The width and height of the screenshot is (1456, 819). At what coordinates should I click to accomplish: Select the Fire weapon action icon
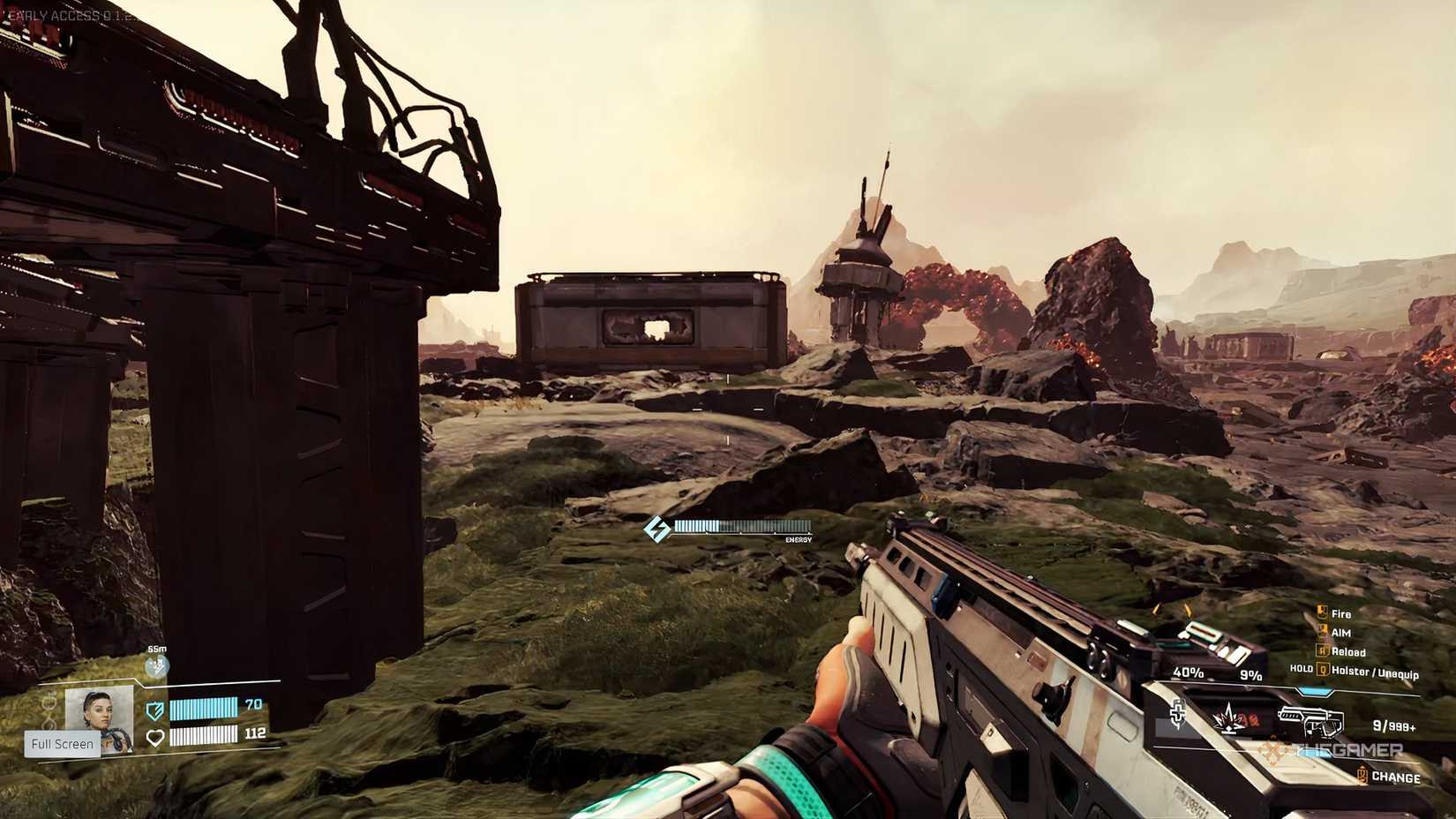[x=1322, y=613]
